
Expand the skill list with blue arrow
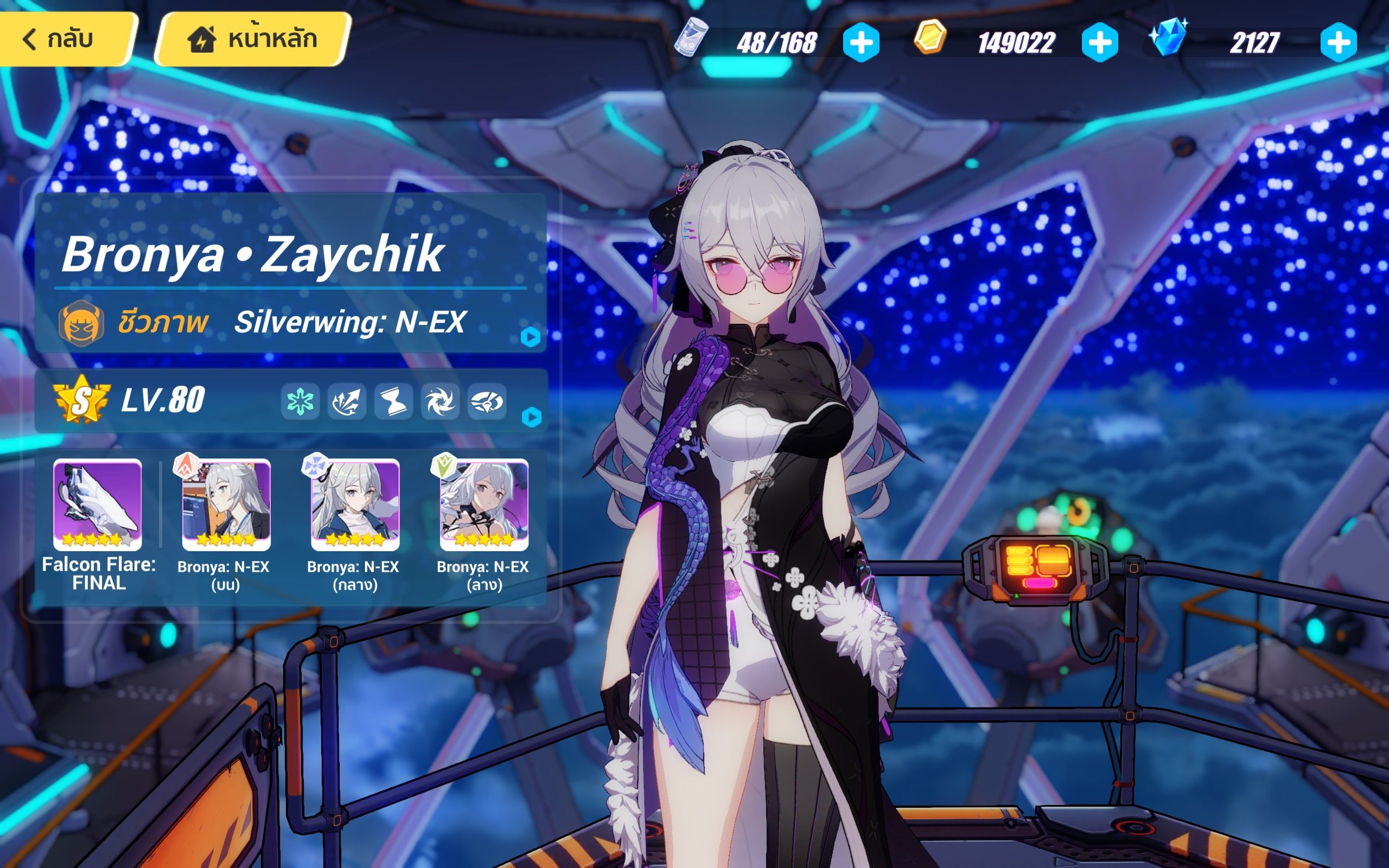(x=532, y=418)
